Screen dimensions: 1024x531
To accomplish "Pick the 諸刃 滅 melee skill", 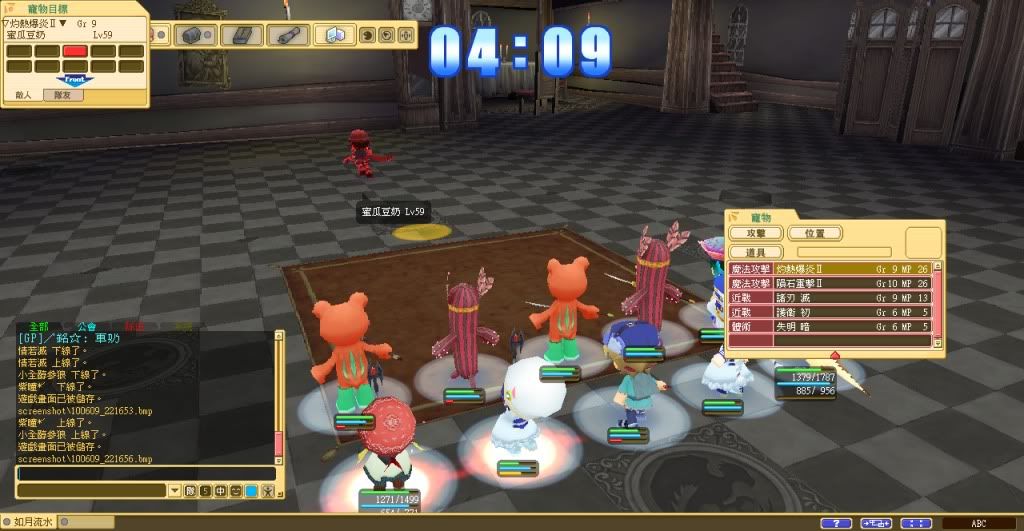I will click(830, 297).
